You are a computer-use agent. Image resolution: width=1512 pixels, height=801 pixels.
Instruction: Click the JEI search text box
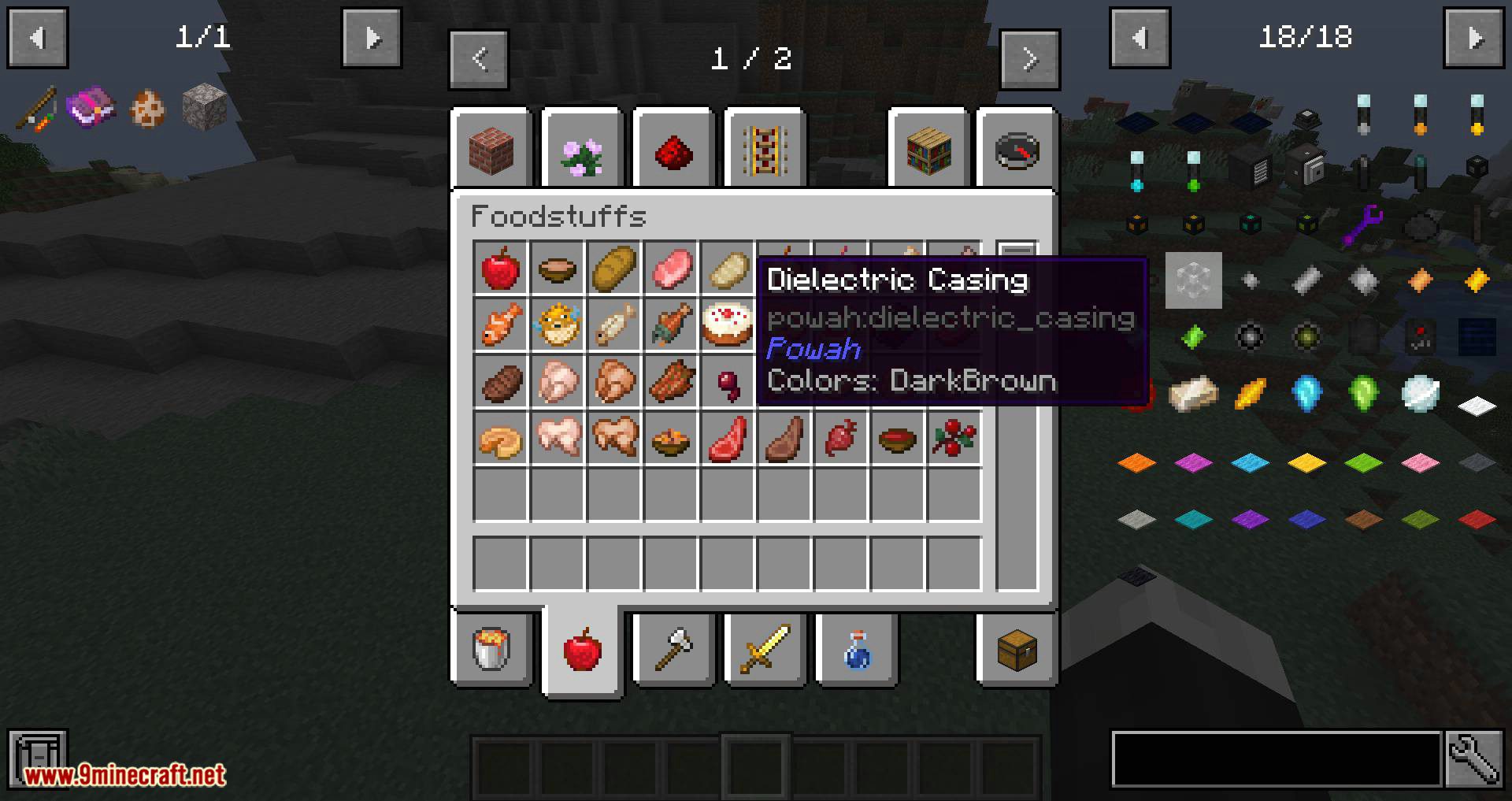[1276, 759]
